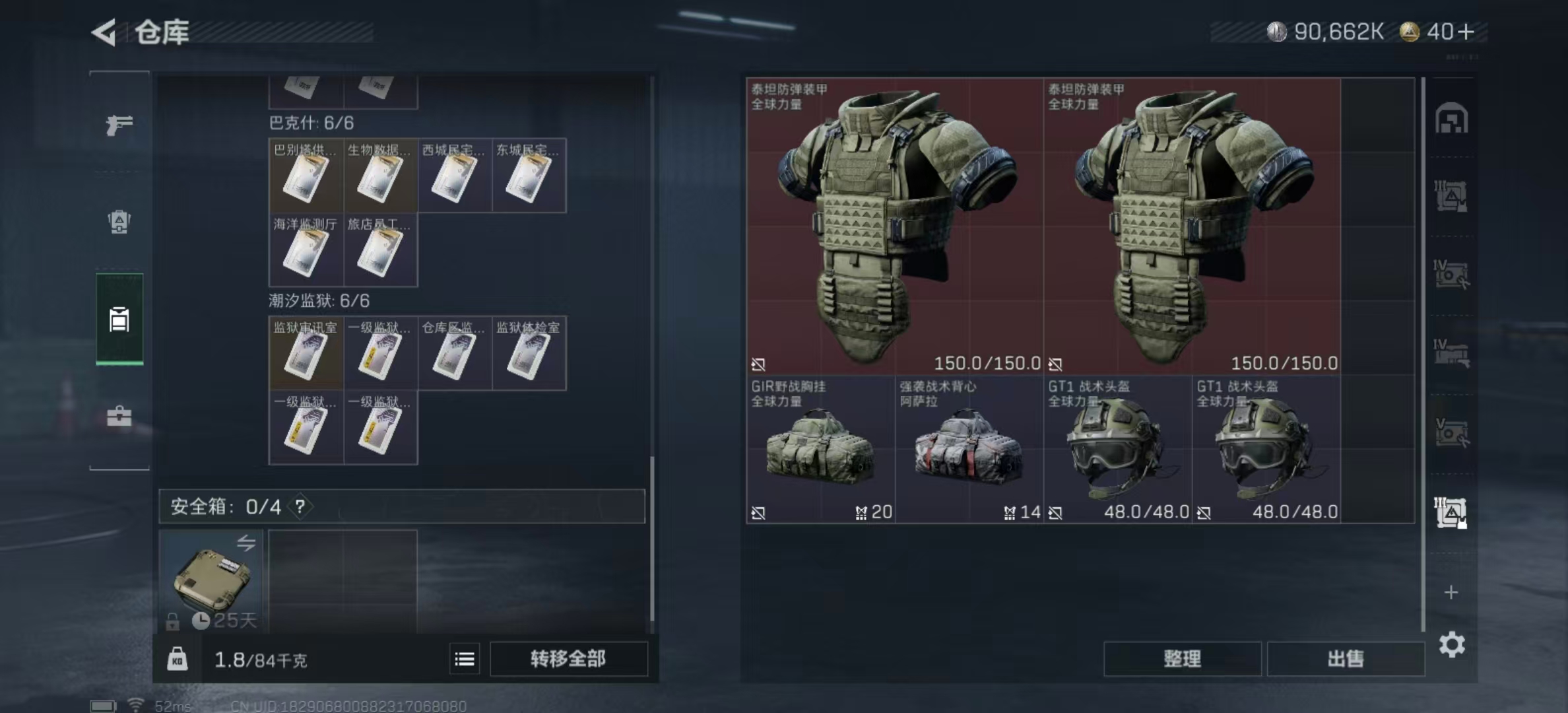Open the pistol weapons tab

119,124
